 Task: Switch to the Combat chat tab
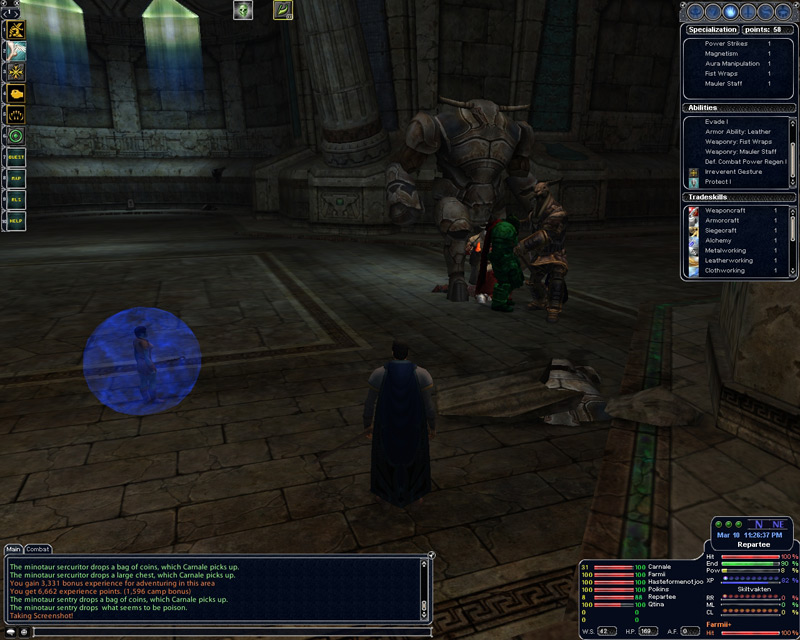[x=38, y=549]
